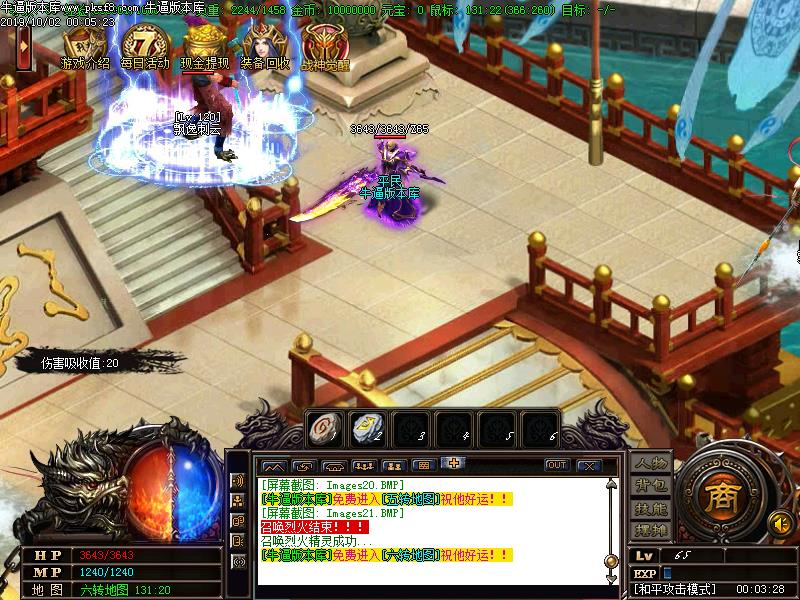
Task: Click the highlighted yellow plus chat tab
Action: [455, 464]
